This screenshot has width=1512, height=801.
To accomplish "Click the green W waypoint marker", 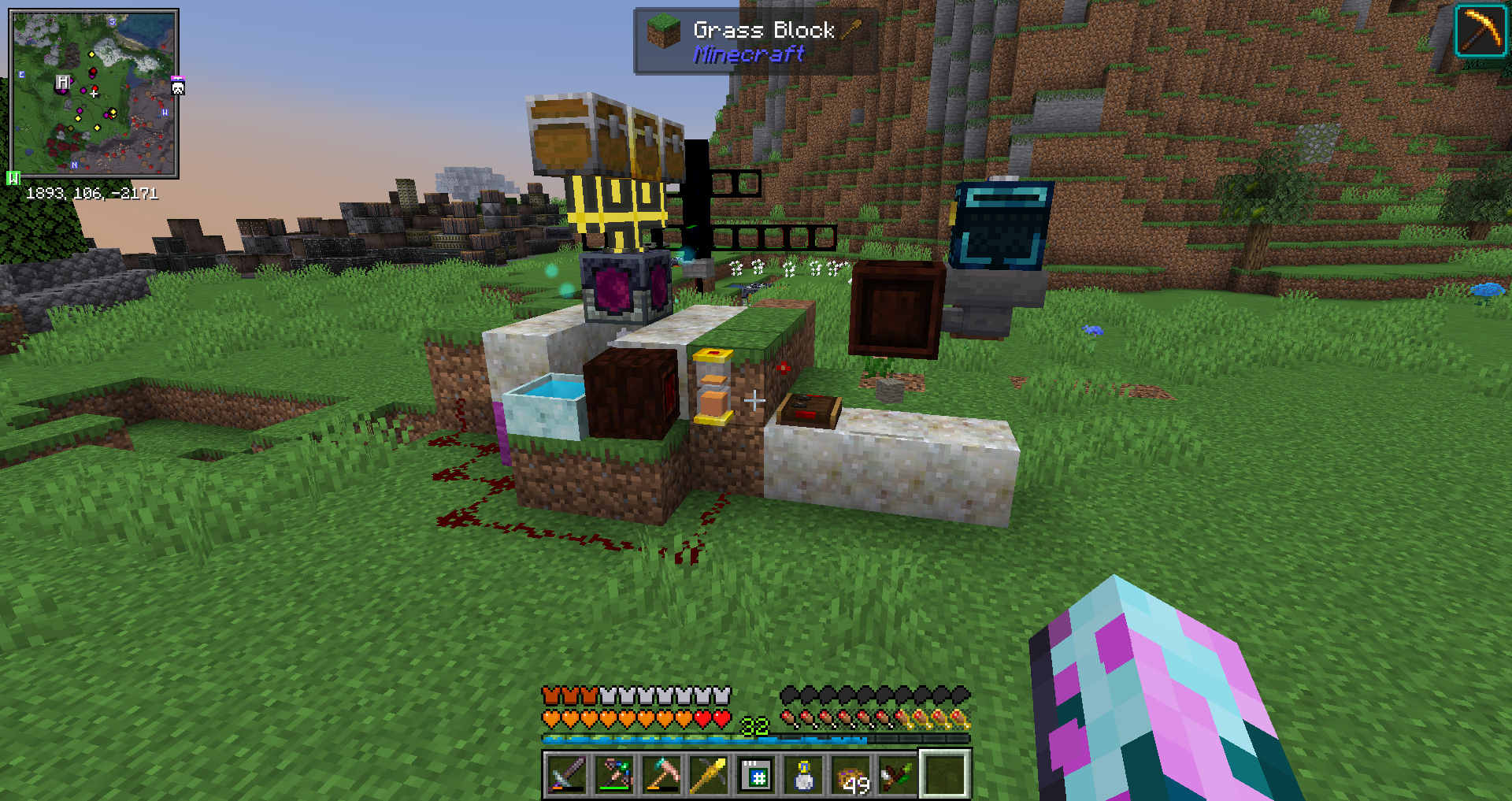I will tap(13, 178).
